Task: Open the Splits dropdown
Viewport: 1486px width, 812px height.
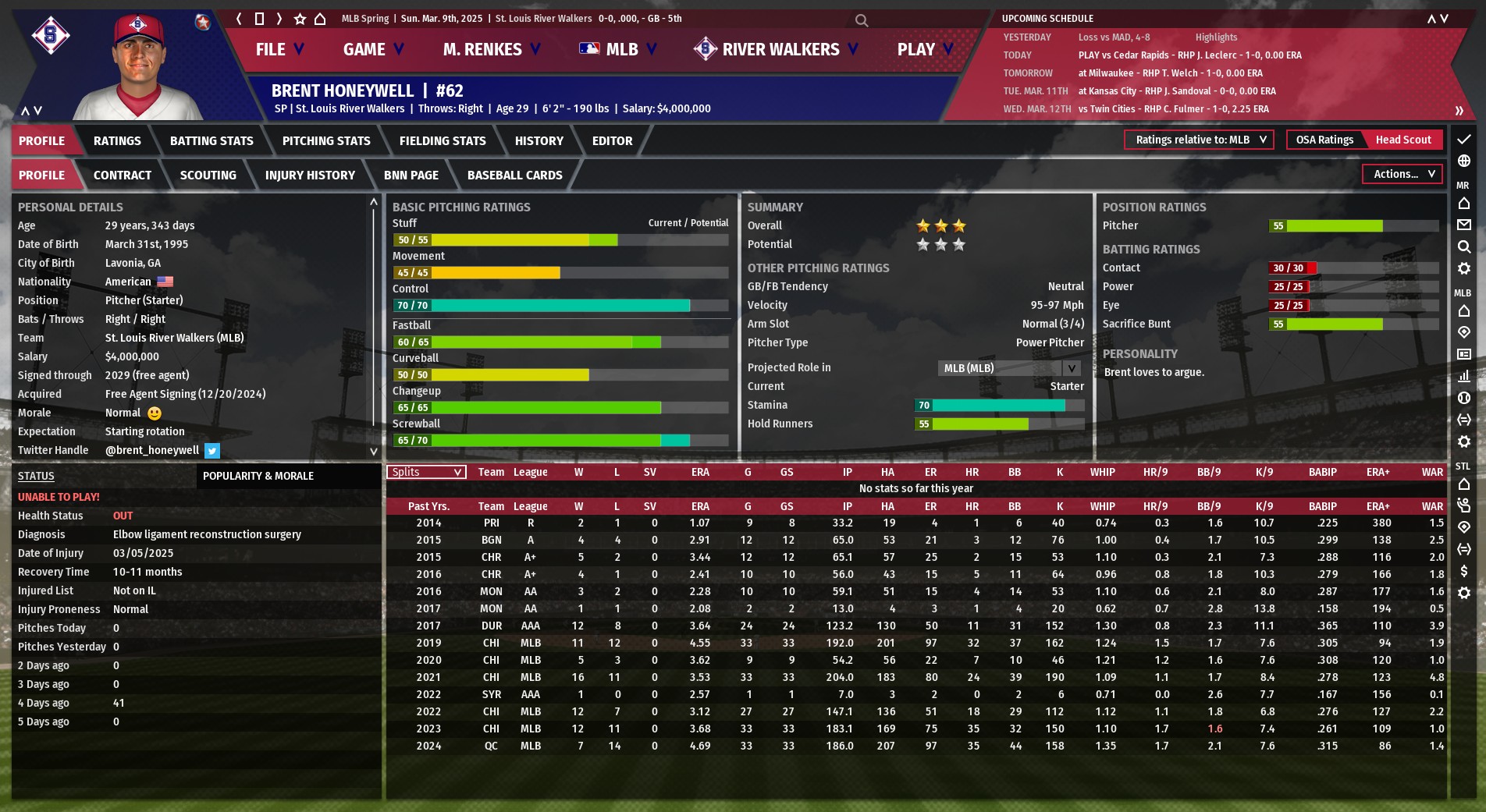Action: point(426,472)
